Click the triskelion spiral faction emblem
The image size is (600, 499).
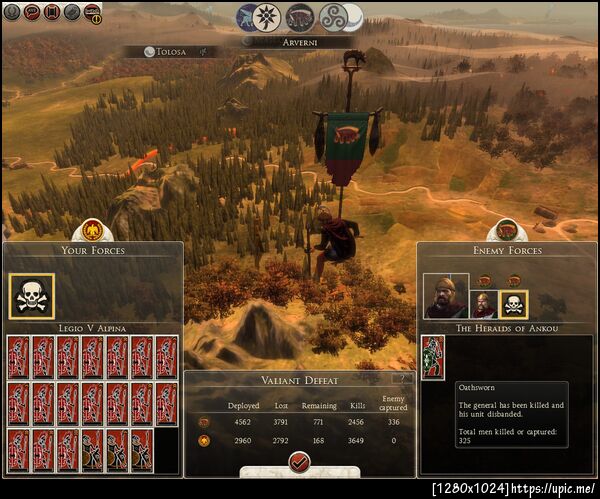pos(334,17)
